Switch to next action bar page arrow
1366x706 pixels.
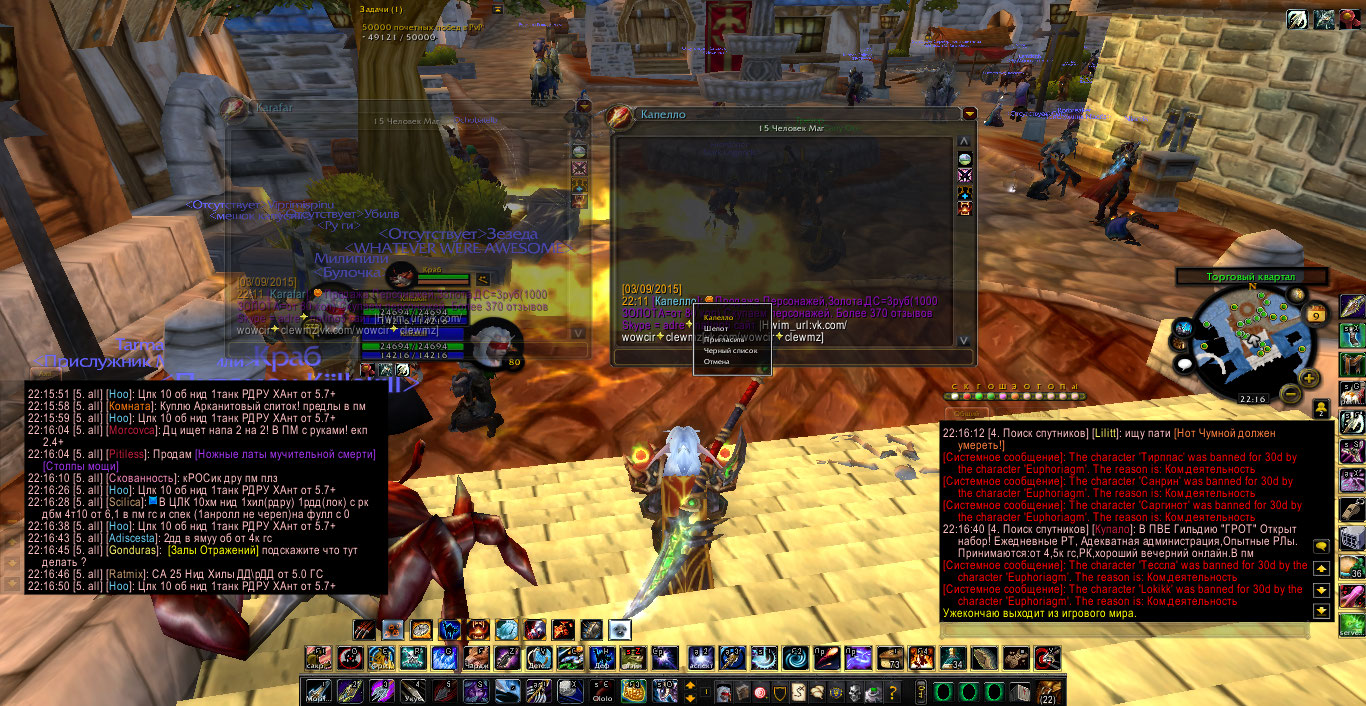[x=690, y=686]
